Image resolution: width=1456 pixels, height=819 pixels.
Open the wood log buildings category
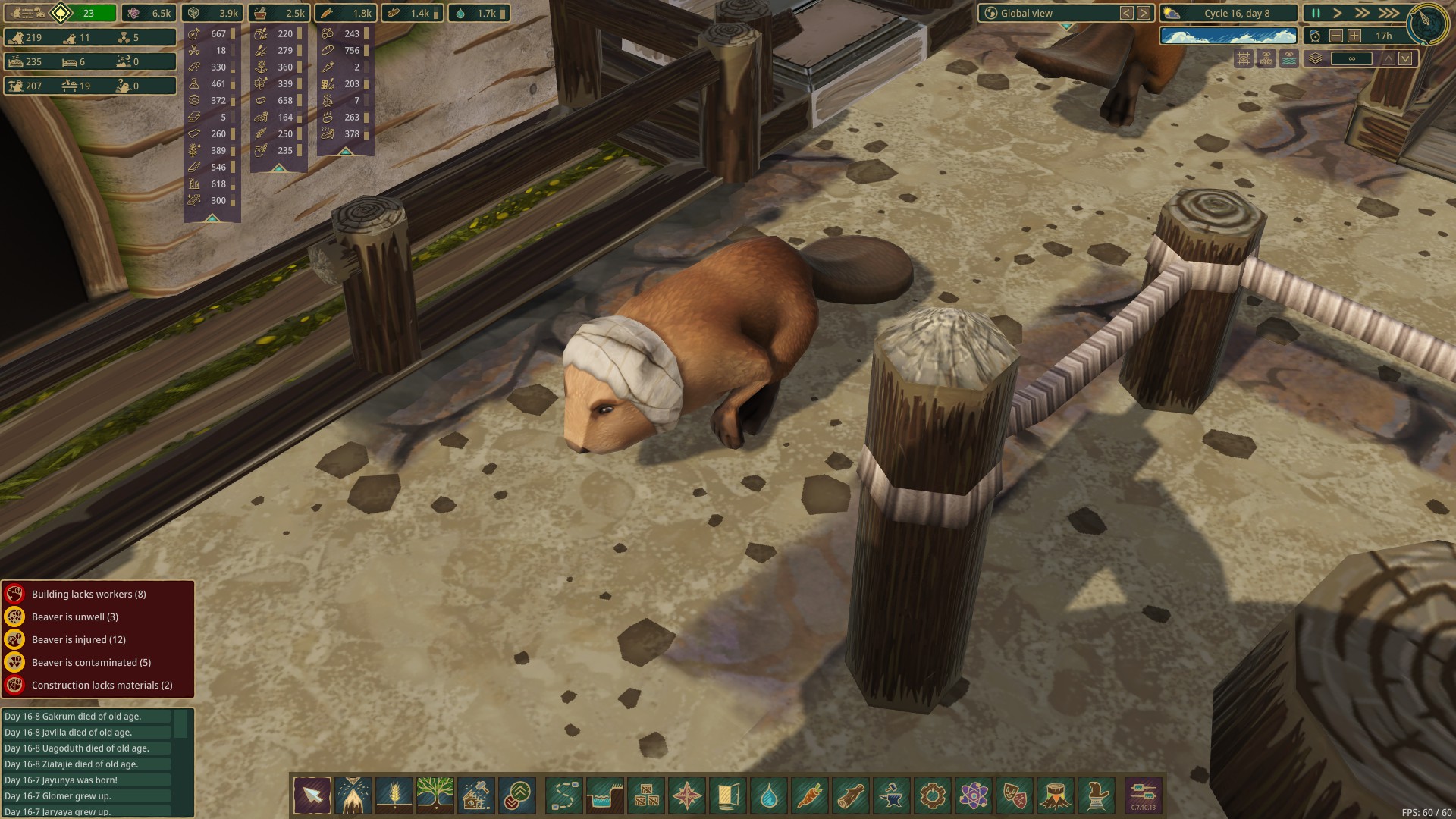click(851, 795)
